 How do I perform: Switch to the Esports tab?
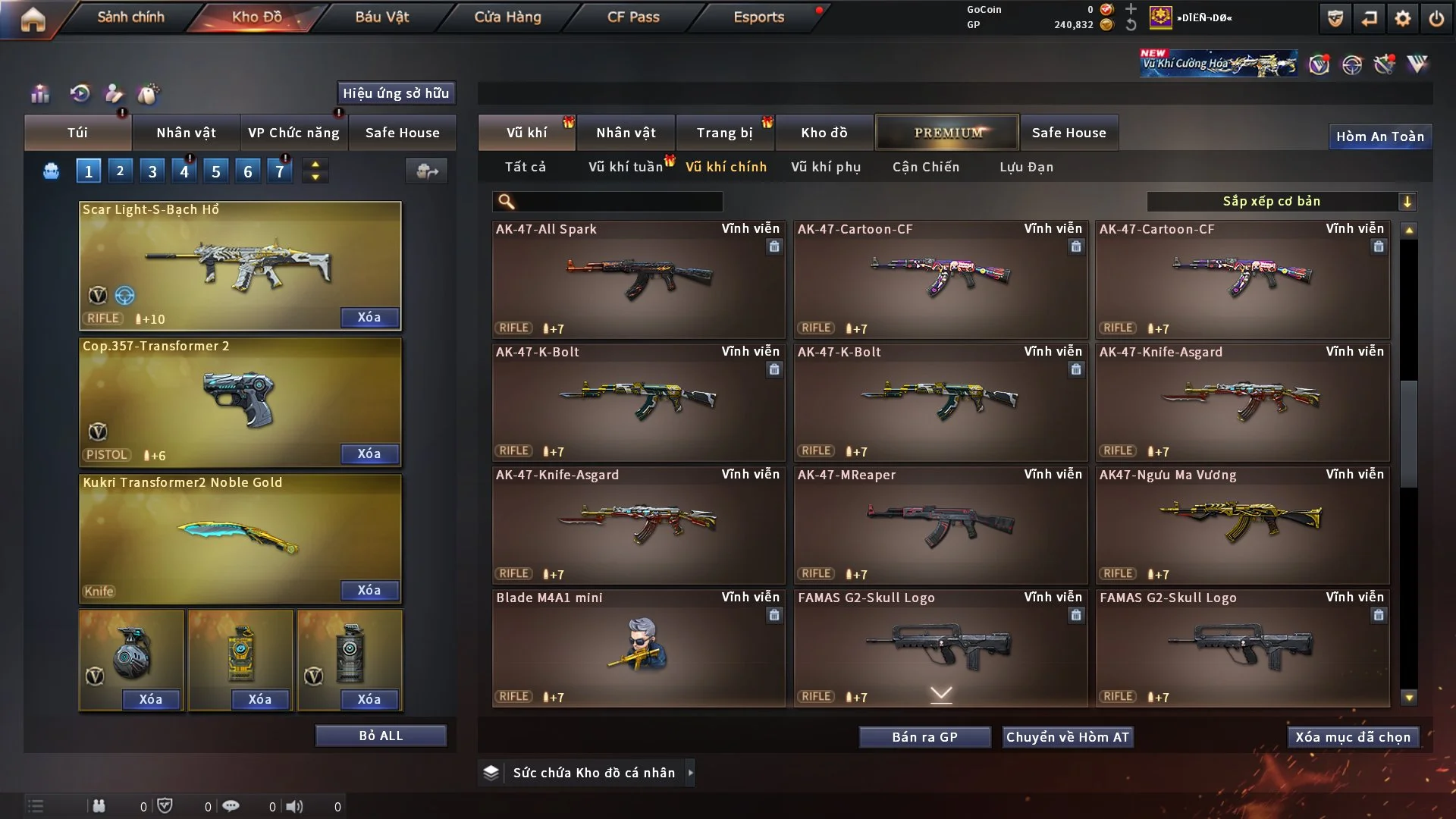758,17
